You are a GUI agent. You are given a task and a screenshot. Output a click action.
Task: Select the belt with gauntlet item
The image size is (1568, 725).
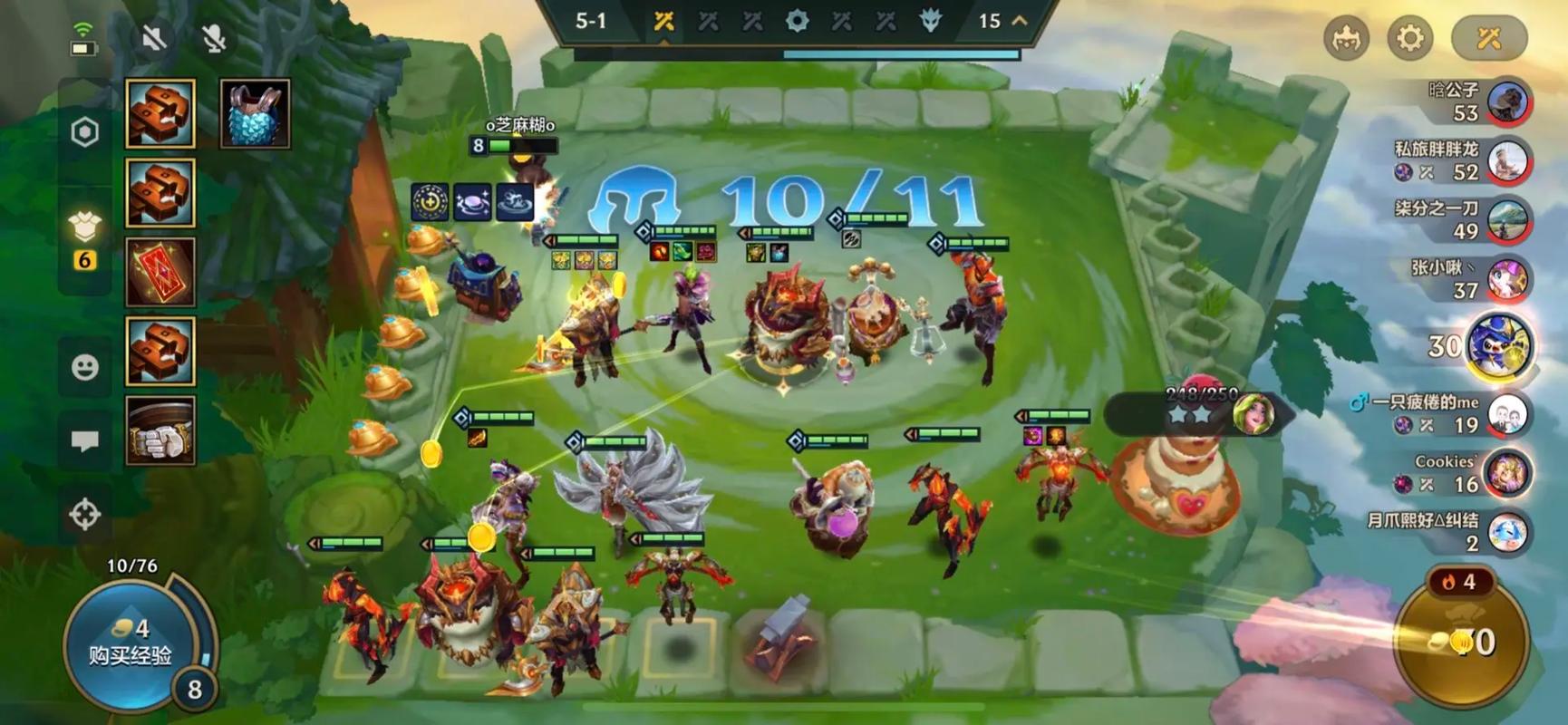tap(160, 430)
